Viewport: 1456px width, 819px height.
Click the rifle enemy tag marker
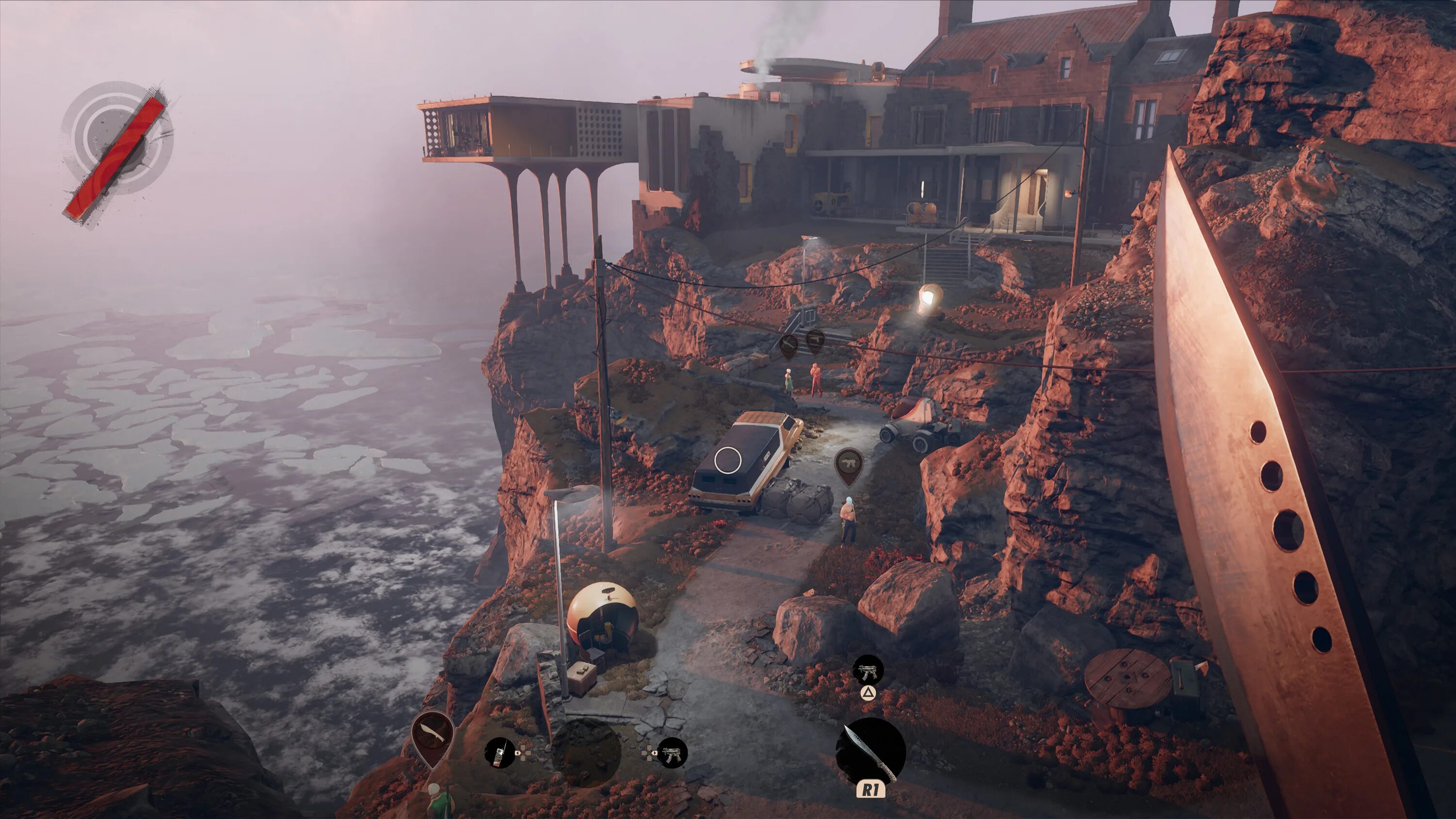pyautogui.click(x=789, y=343)
